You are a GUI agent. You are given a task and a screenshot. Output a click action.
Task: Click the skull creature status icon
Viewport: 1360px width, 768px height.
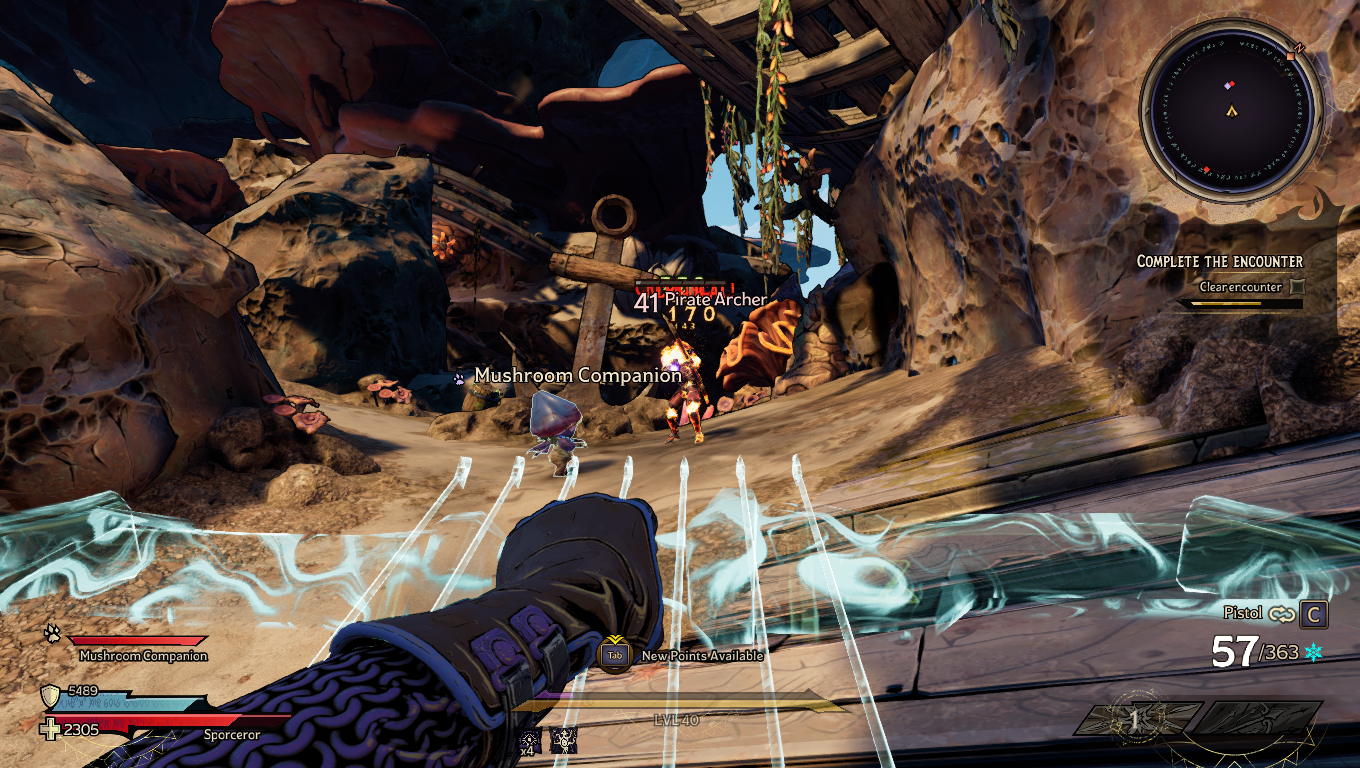coord(562,740)
